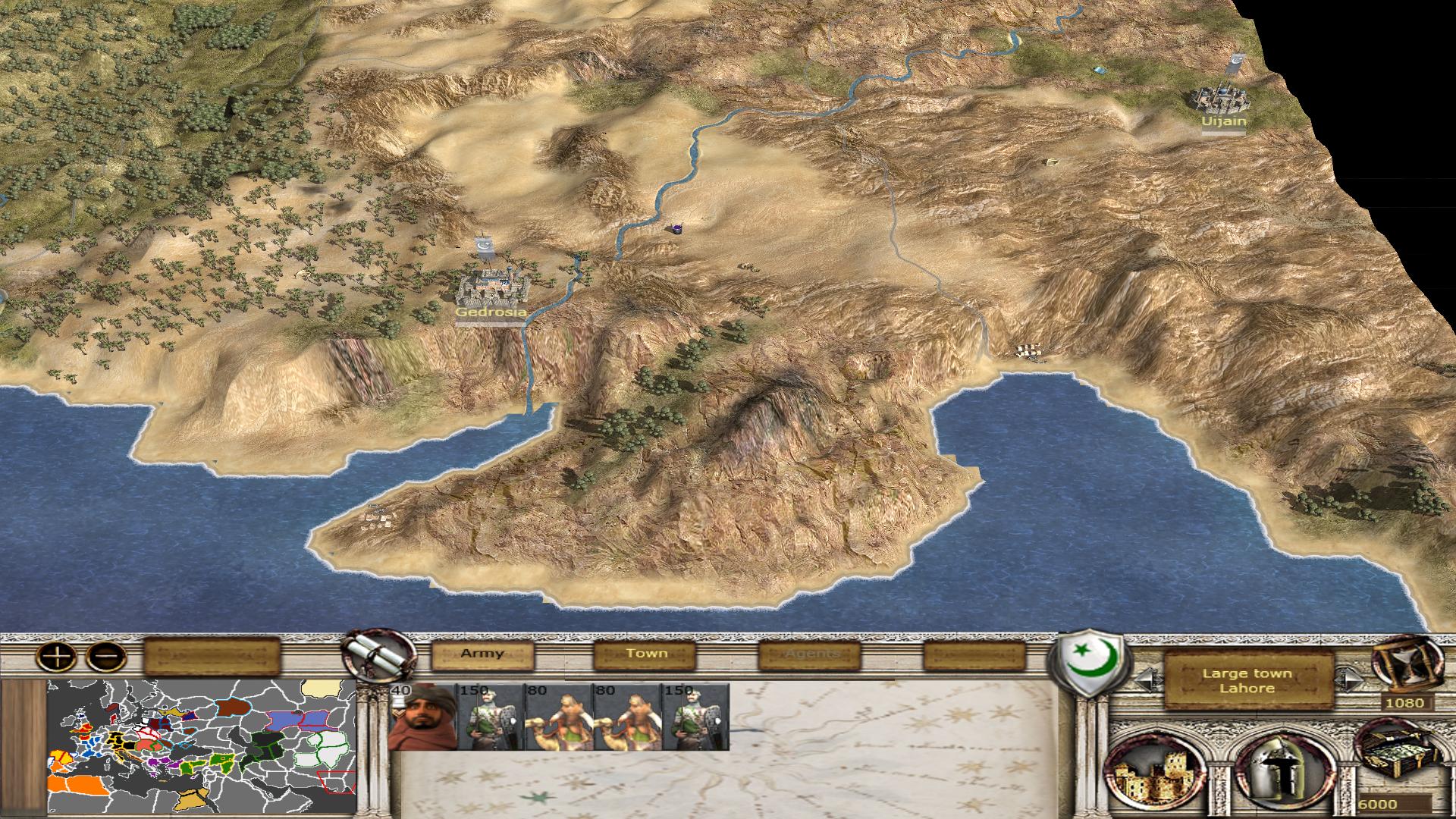Open the missions scroll icon
This screenshot has height=819, width=1456.
point(377,654)
